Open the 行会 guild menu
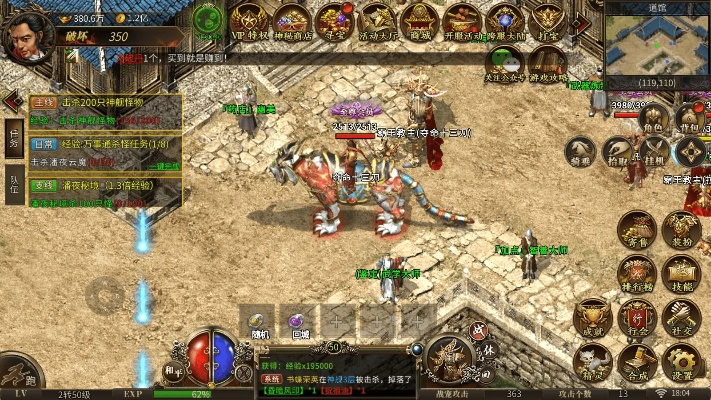This screenshot has height=400, width=711. pos(636,318)
